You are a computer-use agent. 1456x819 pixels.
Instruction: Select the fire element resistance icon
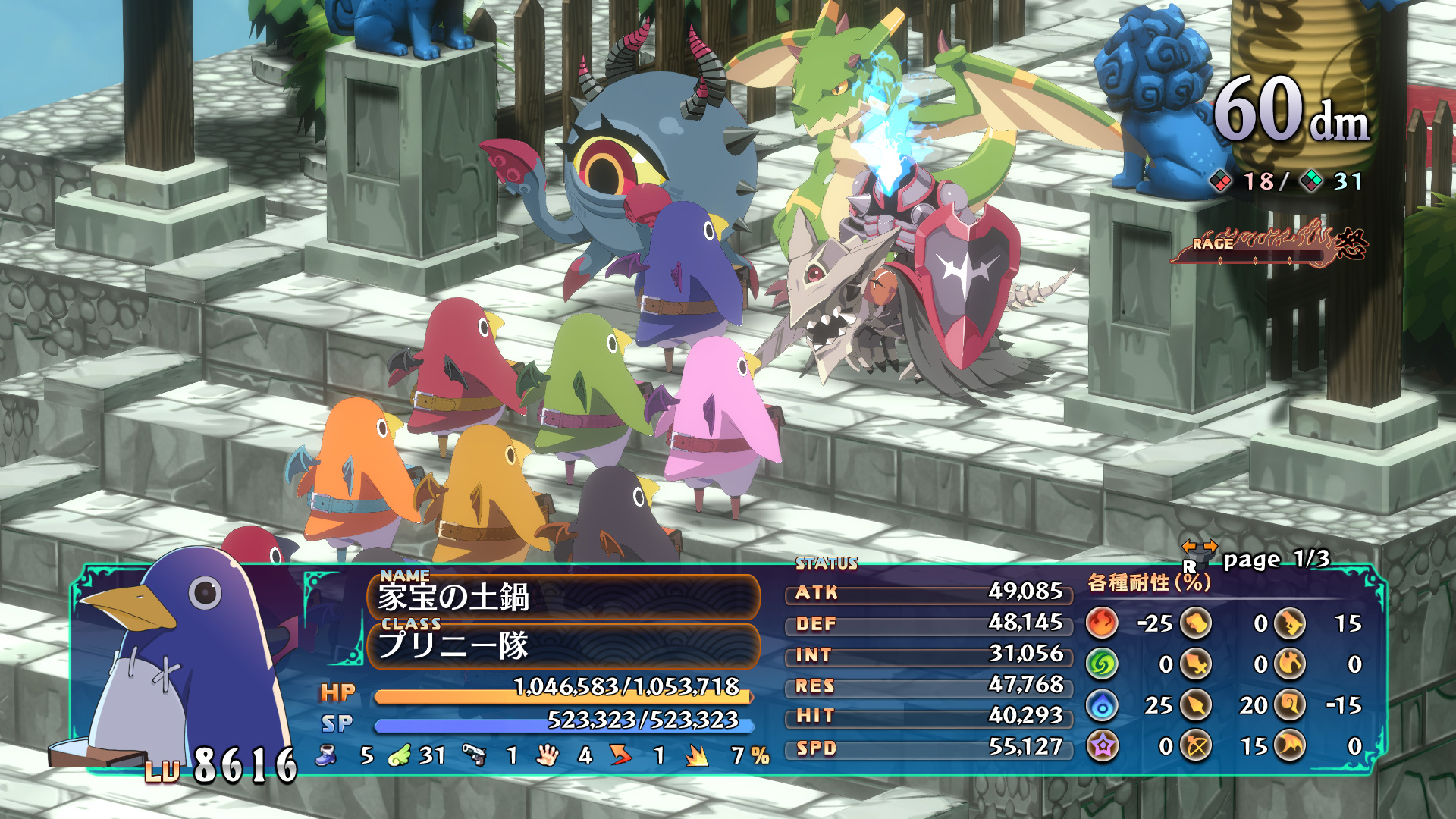point(1103,622)
